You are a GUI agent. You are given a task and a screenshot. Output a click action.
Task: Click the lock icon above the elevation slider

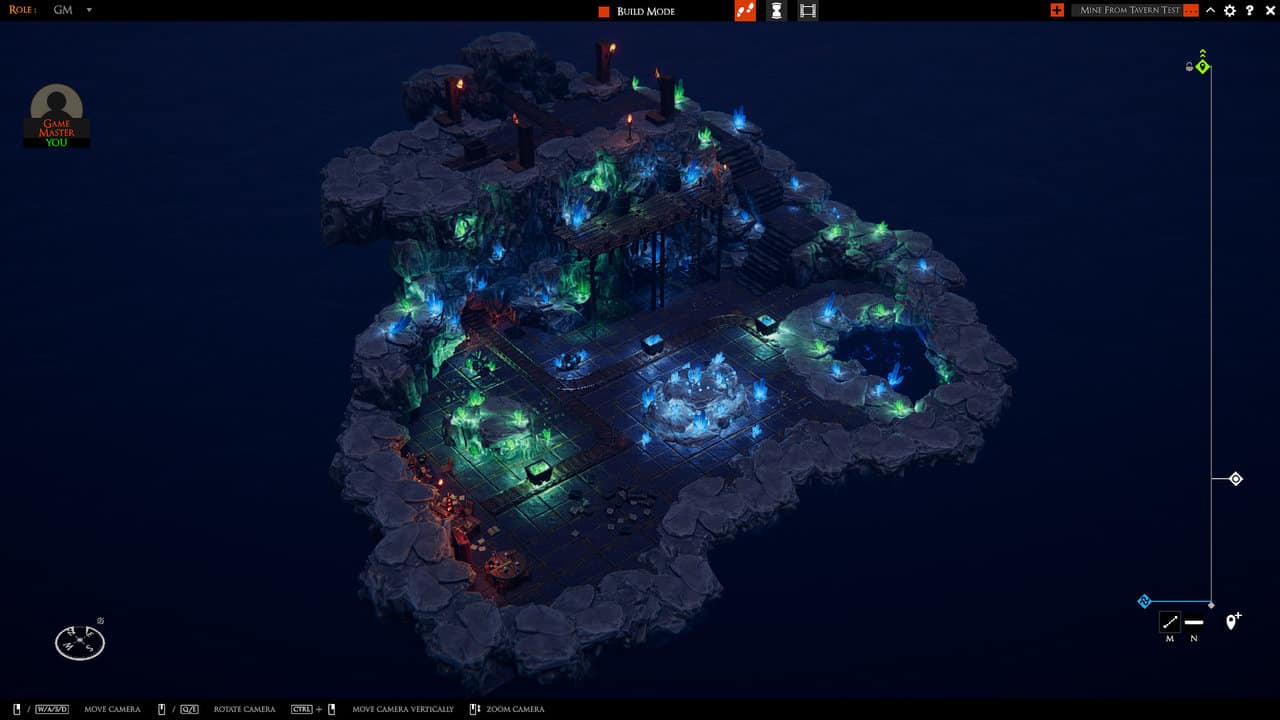1189,67
